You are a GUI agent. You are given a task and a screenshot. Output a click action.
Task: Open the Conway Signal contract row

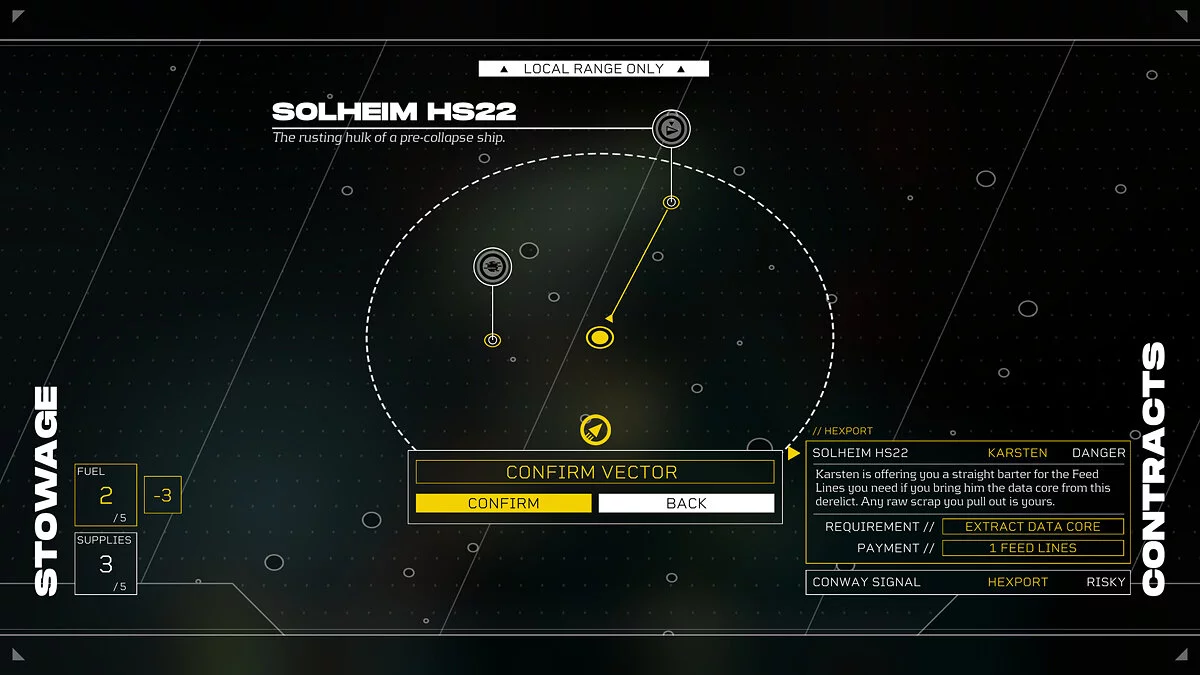click(x=967, y=582)
